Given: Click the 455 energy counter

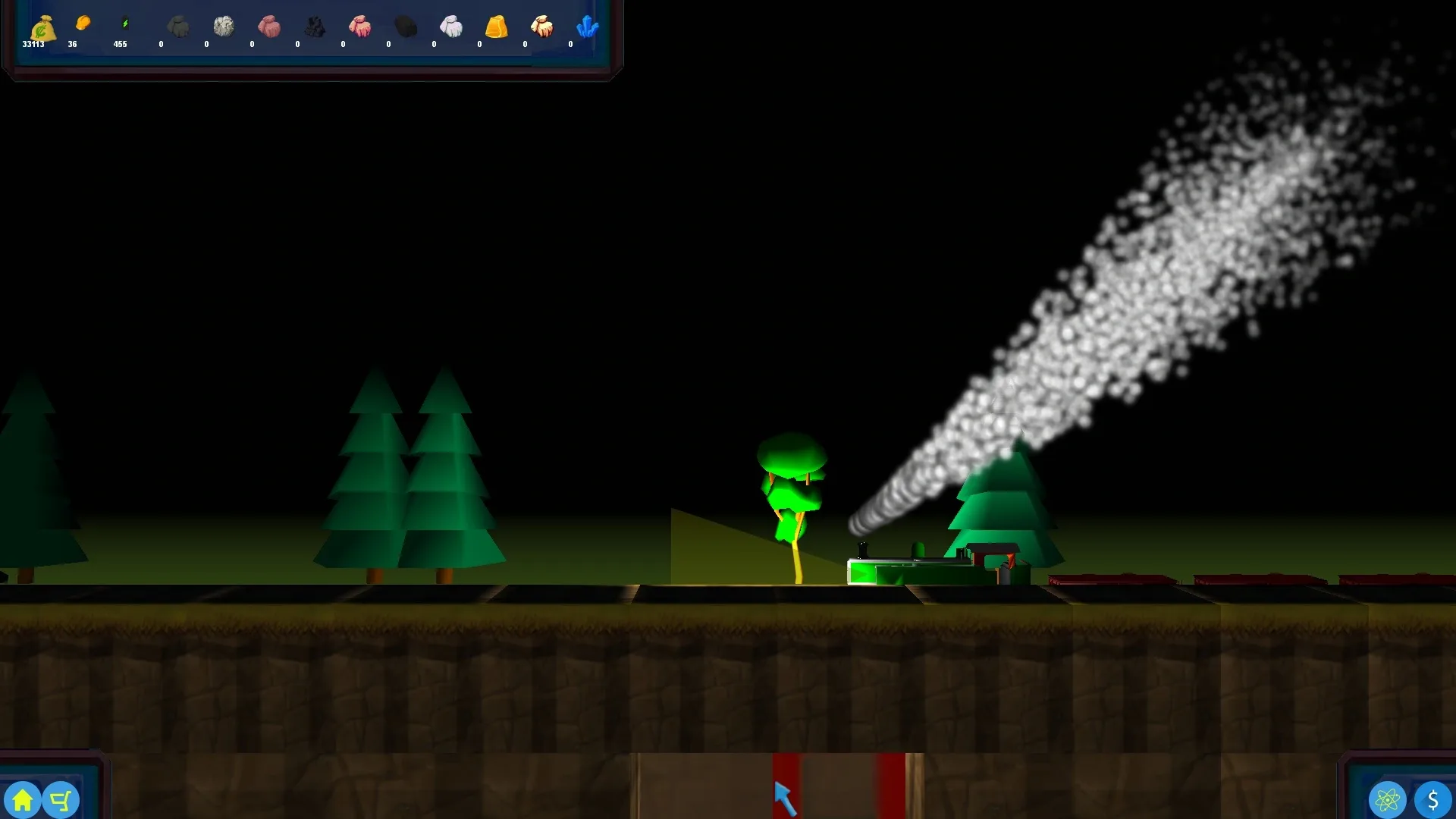Looking at the screenshot, I should tap(121, 44).
